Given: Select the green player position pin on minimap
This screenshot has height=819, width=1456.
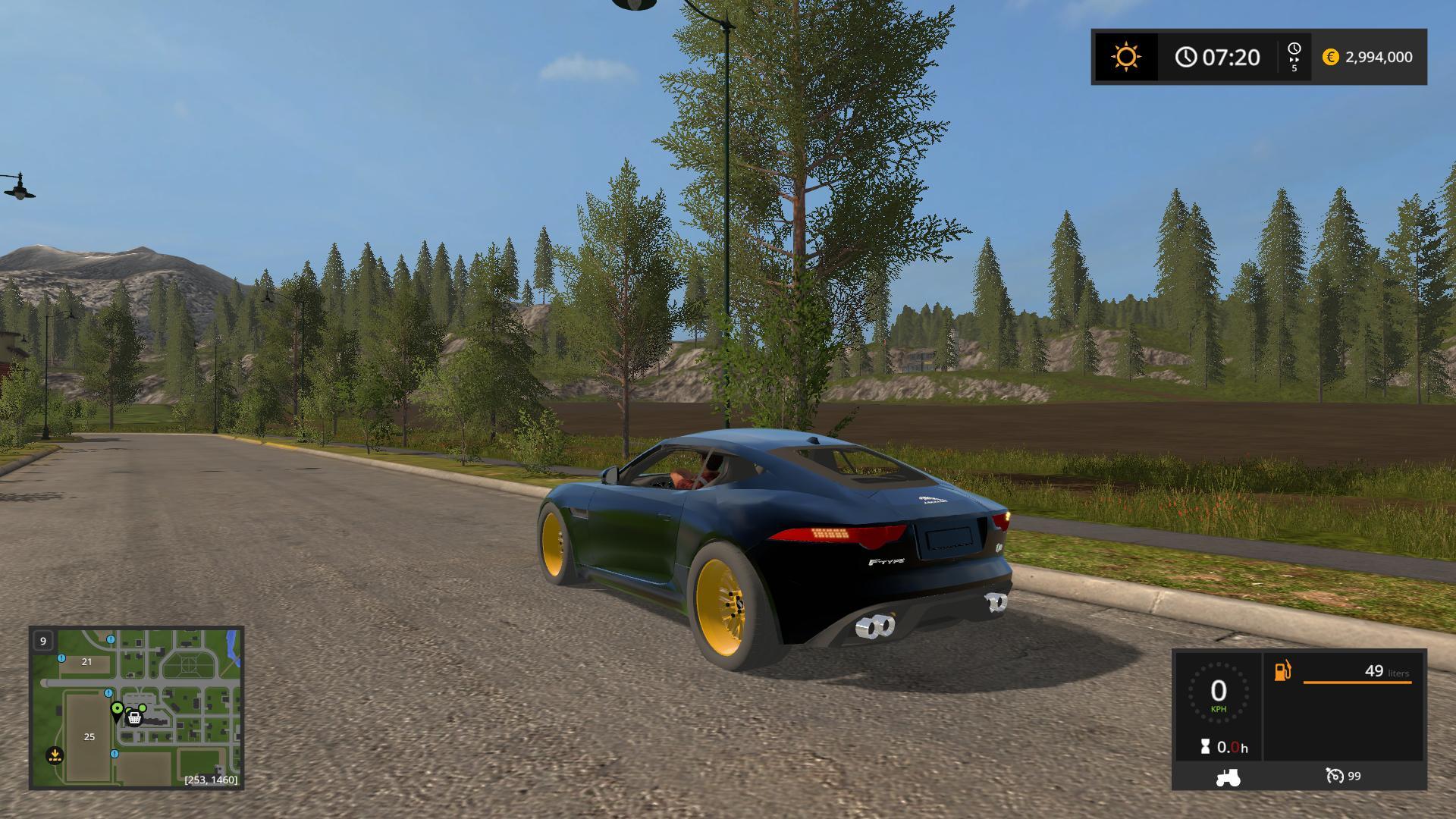Looking at the screenshot, I should pos(117,709).
